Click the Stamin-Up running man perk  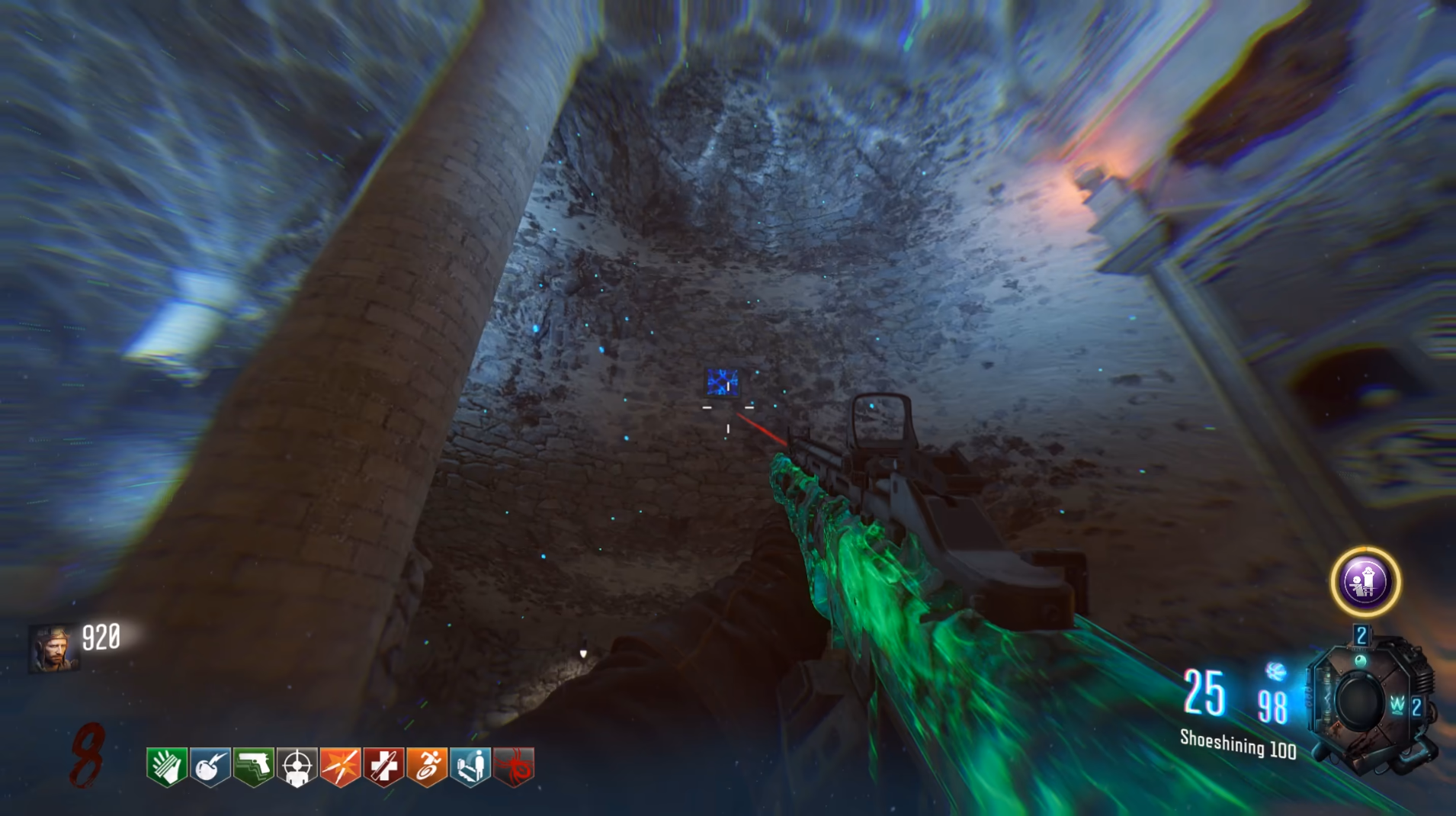coord(428,766)
